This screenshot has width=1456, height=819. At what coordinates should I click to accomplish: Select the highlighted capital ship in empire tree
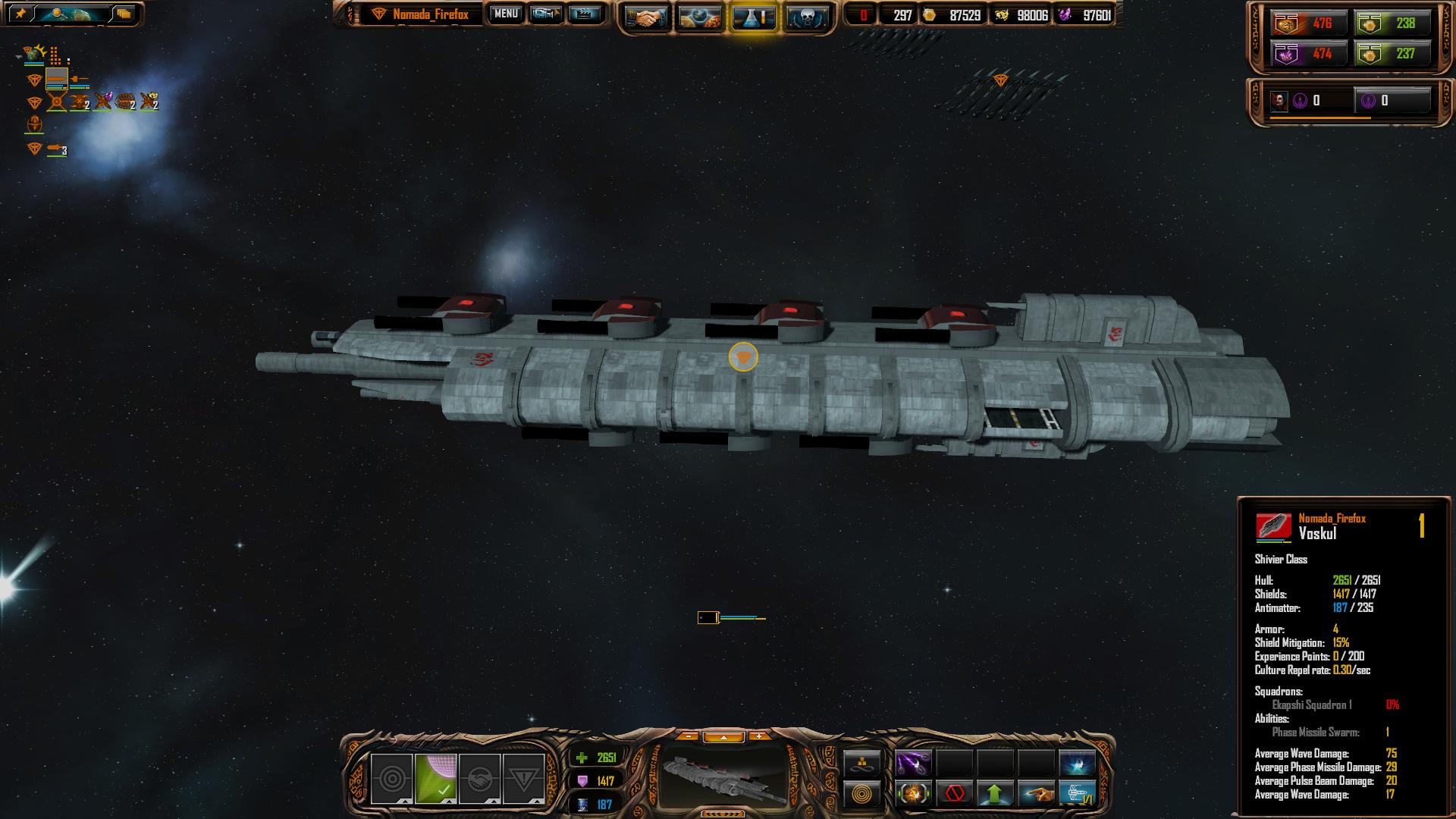[x=57, y=78]
